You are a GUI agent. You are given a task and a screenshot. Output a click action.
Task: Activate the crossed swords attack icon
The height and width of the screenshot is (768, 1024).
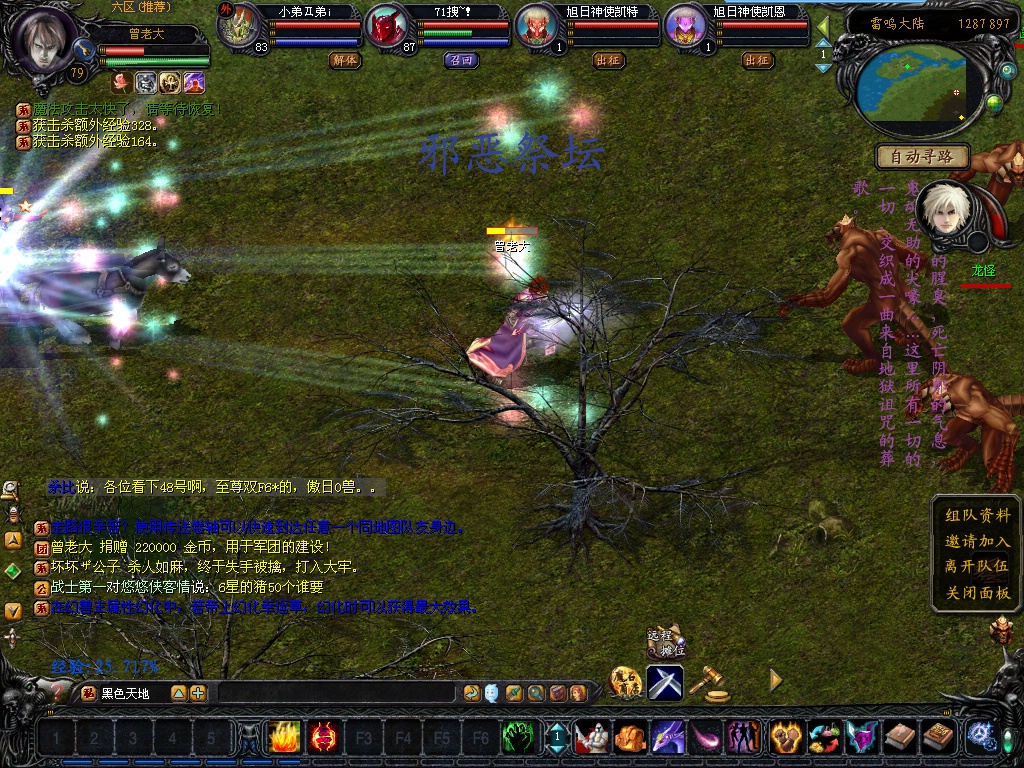tap(665, 682)
